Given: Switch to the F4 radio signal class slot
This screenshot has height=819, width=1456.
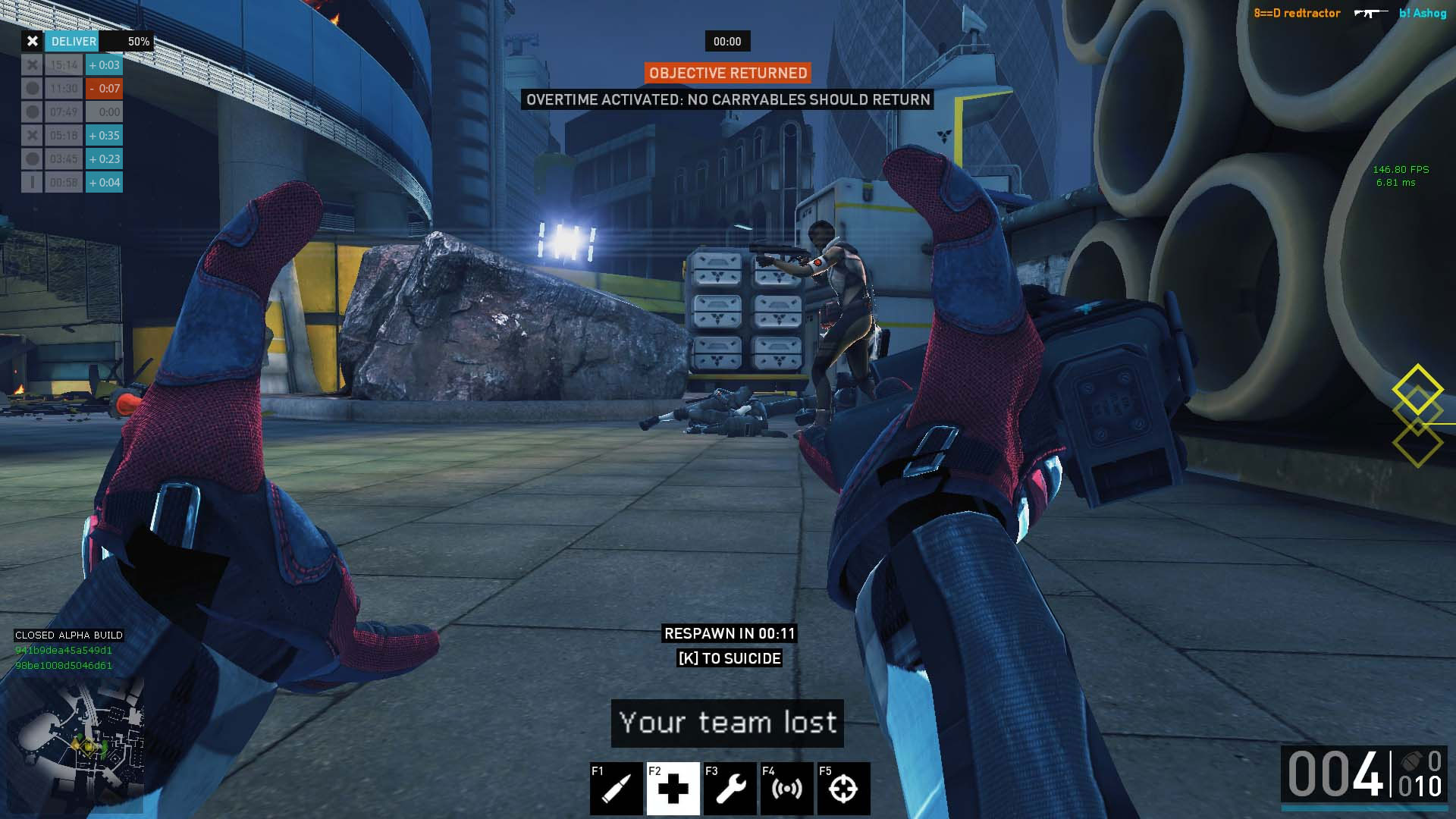Looking at the screenshot, I should 786,789.
